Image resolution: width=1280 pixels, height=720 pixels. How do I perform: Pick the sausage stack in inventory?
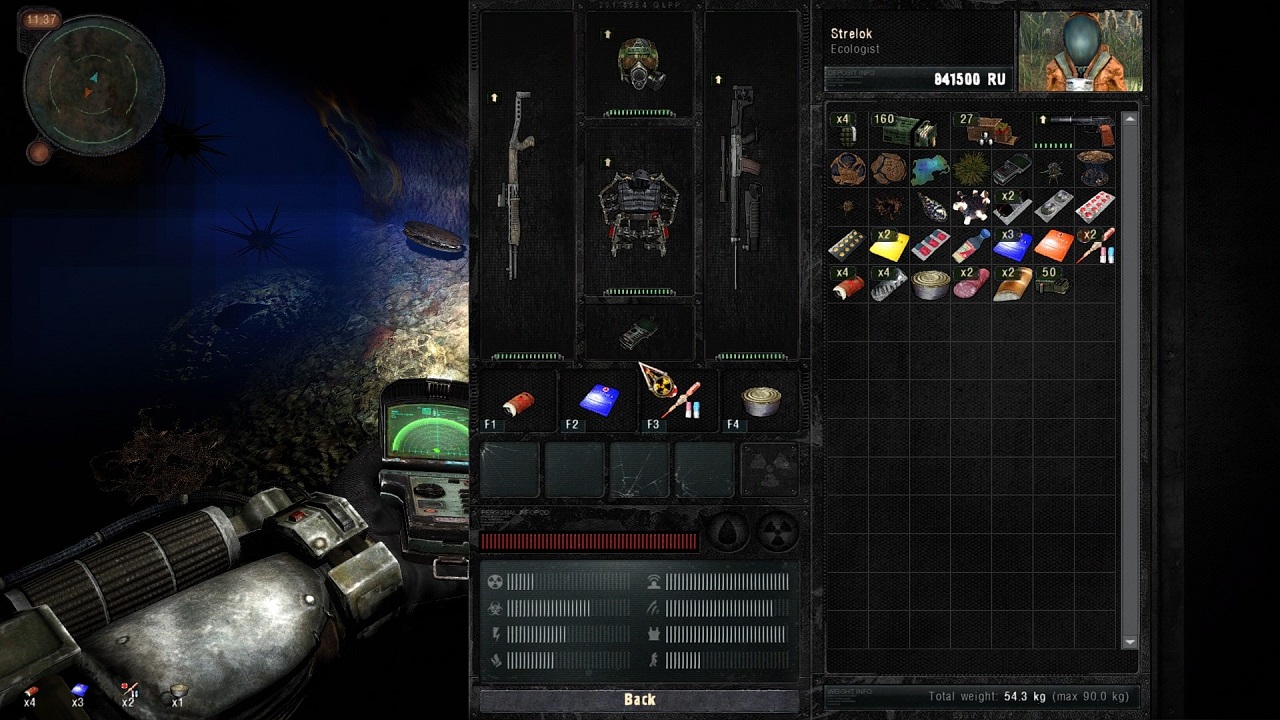(971, 284)
